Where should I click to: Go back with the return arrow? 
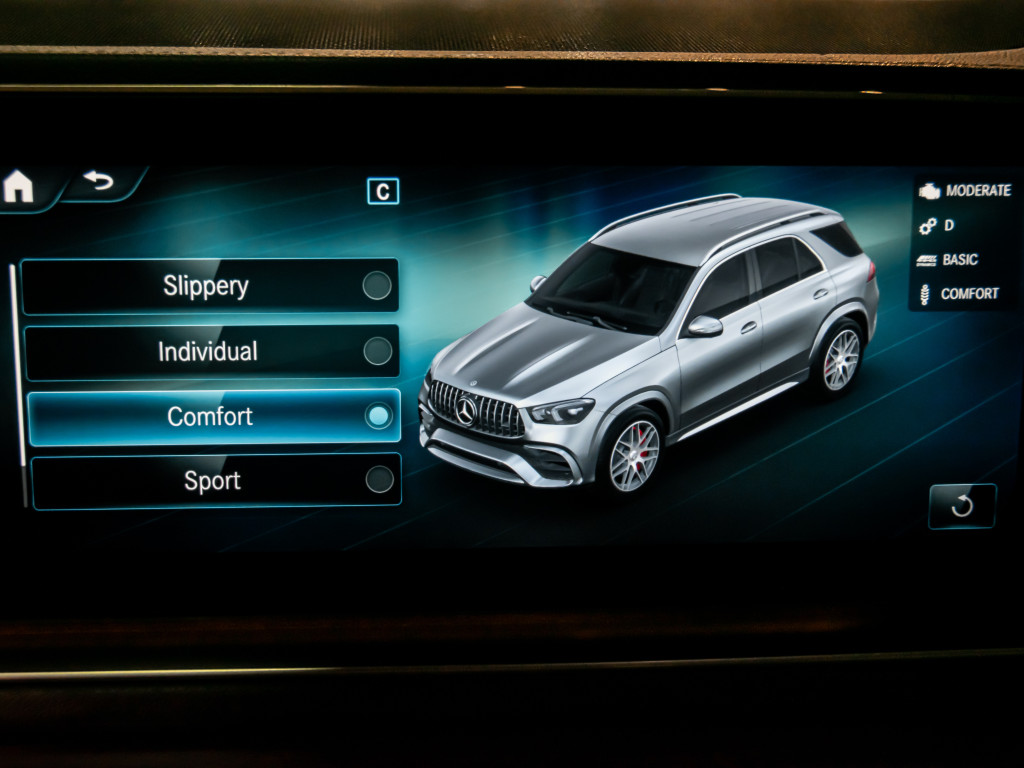click(x=99, y=182)
